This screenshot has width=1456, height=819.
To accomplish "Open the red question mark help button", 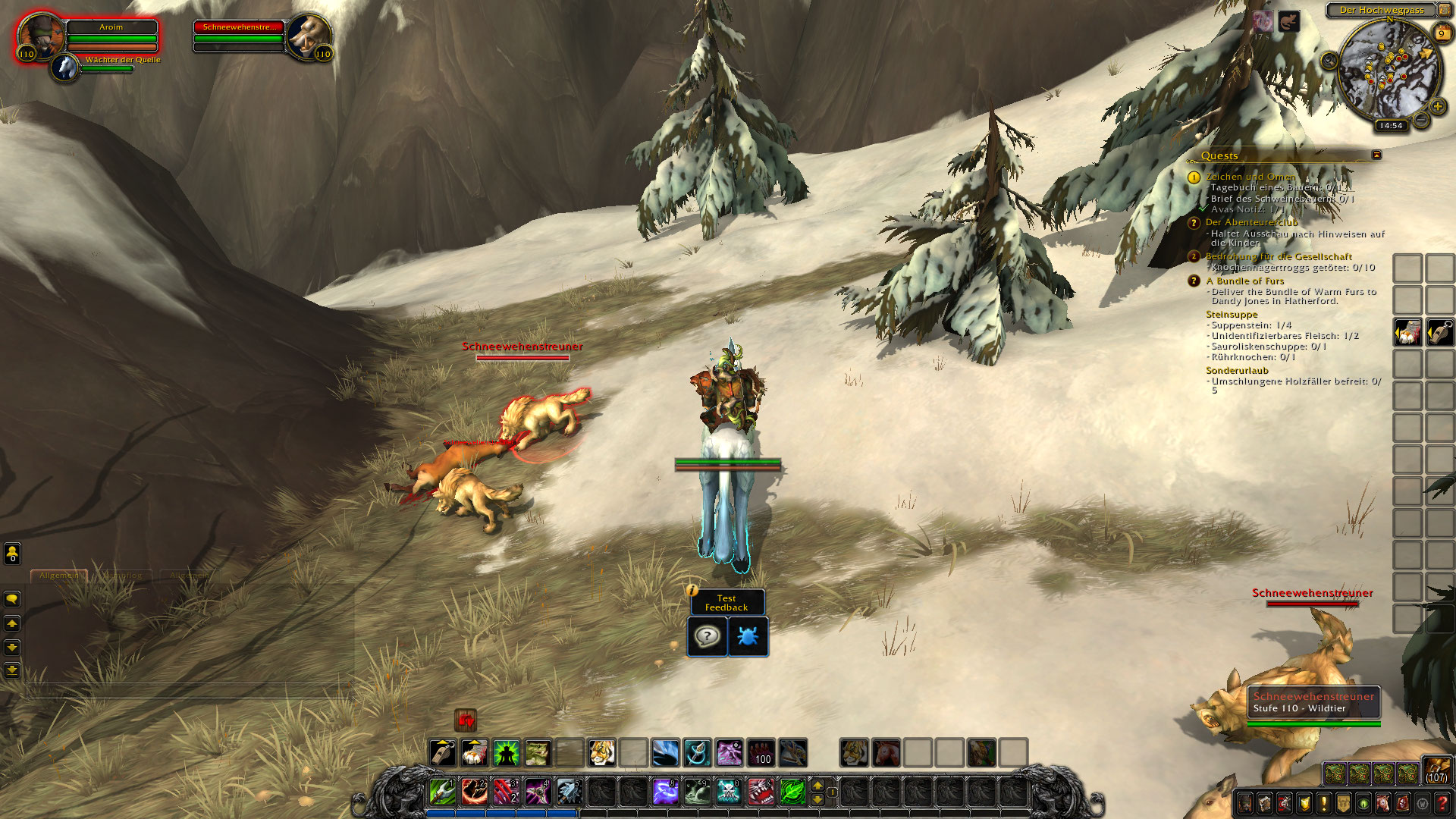I will (1442, 802).
